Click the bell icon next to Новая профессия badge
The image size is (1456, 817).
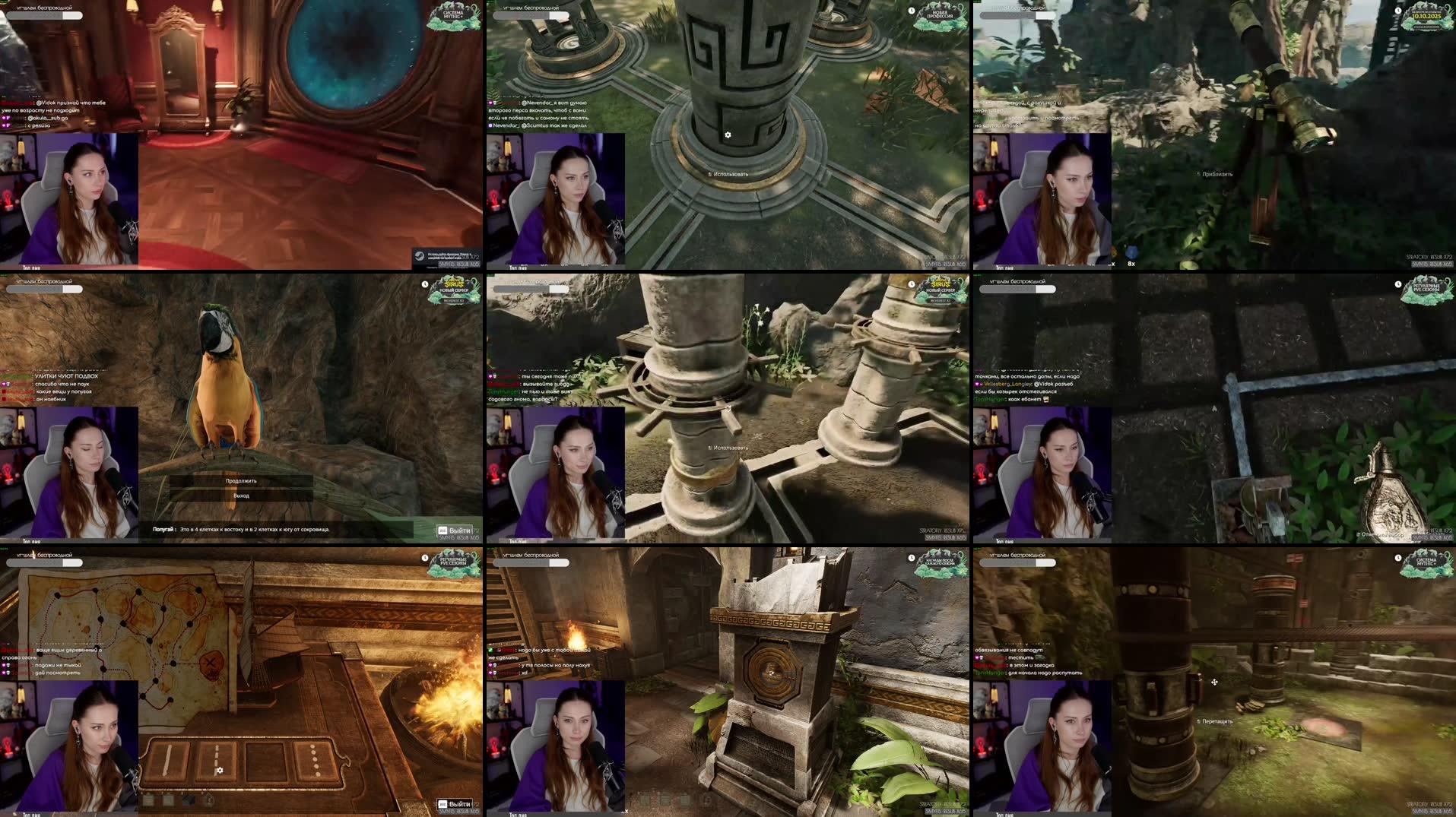(912, 9)
